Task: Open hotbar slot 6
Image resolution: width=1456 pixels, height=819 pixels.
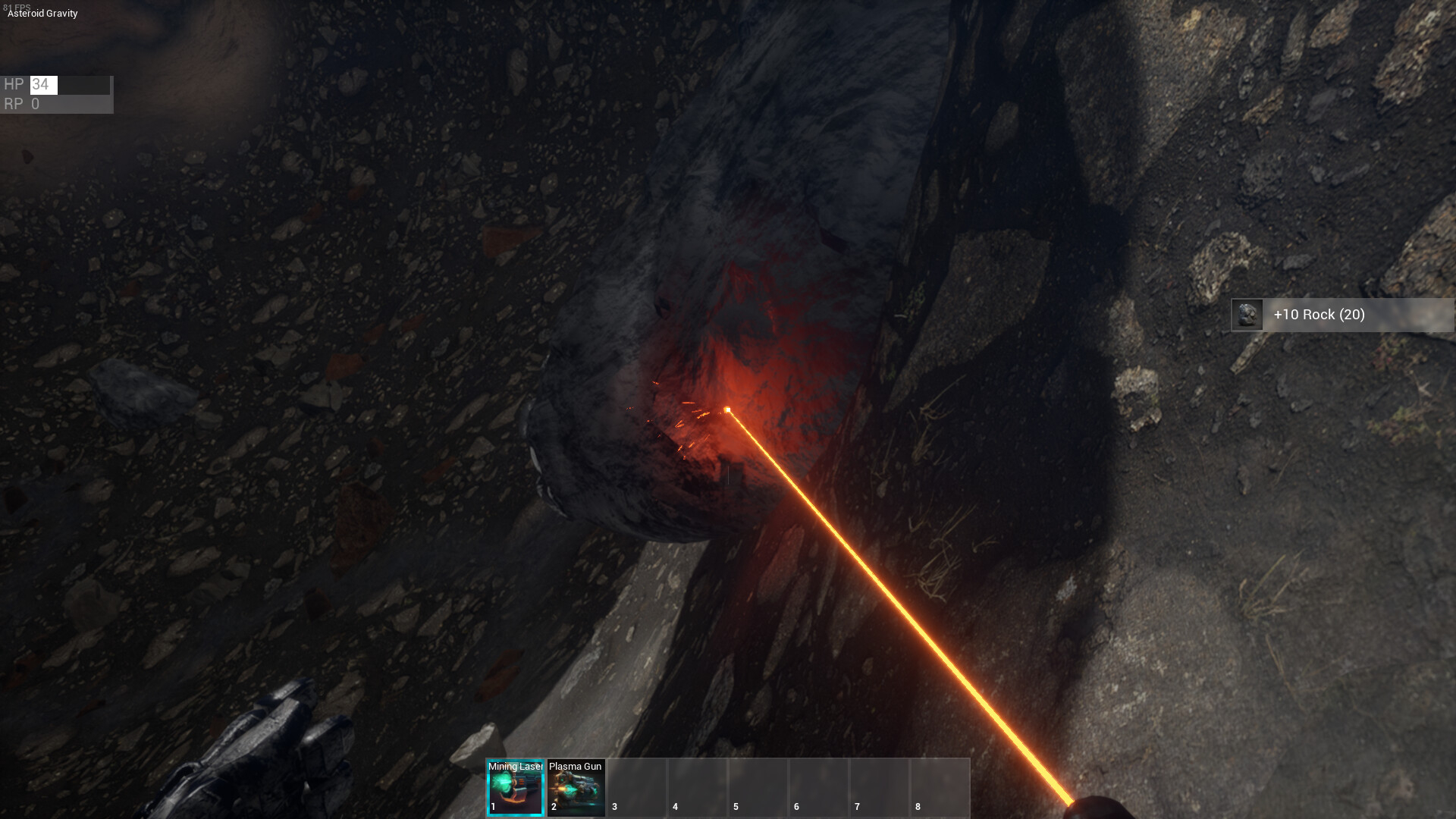Action: (819, 787)
